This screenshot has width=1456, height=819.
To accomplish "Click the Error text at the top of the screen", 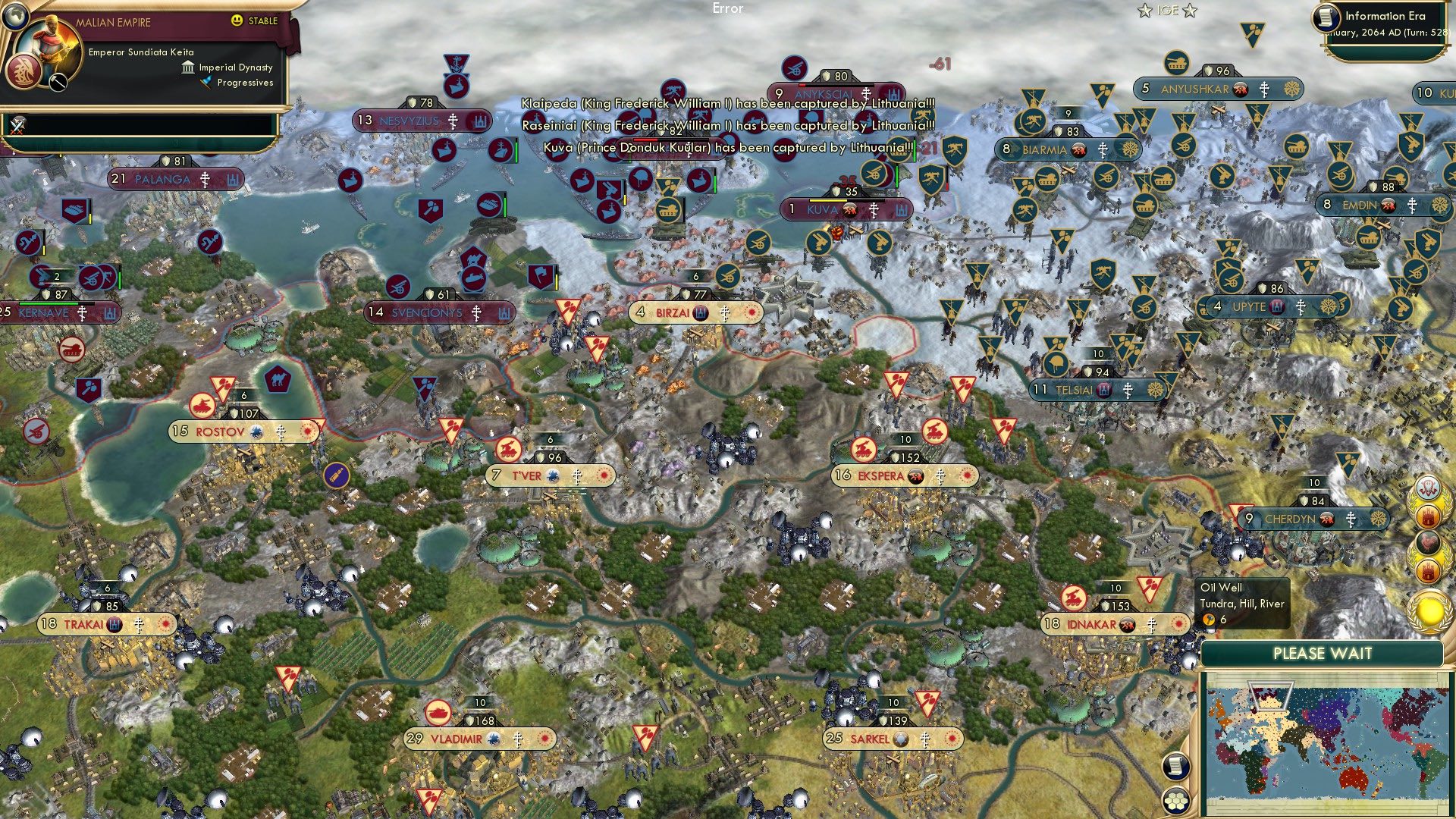I will (x=729, y=8).
